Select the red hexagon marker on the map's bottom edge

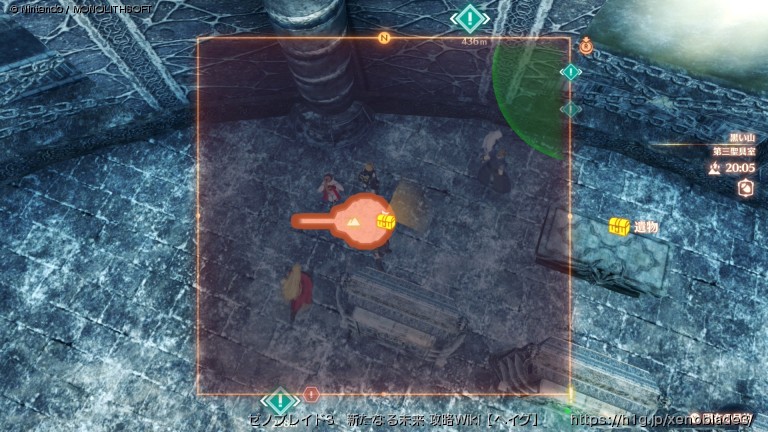click(x=311, y=394)
